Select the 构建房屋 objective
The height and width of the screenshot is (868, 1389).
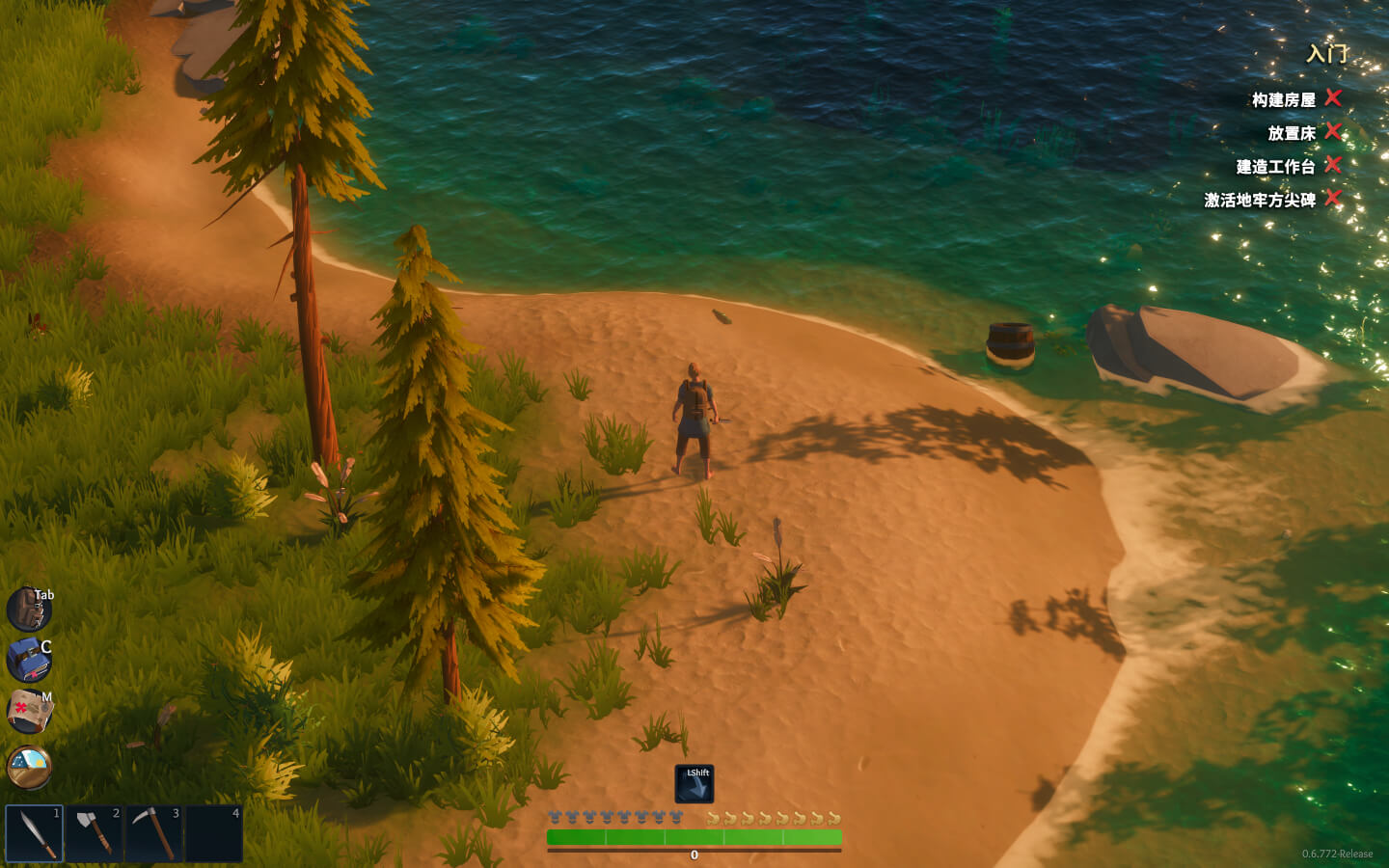coord(1283,100)
